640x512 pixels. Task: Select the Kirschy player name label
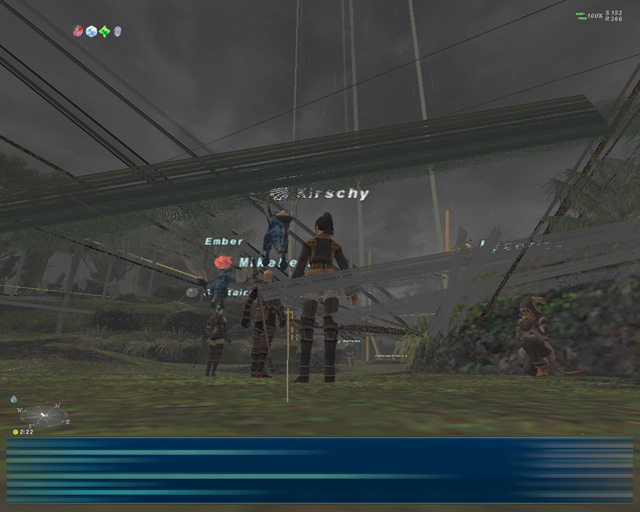click(x=333, y=193)
